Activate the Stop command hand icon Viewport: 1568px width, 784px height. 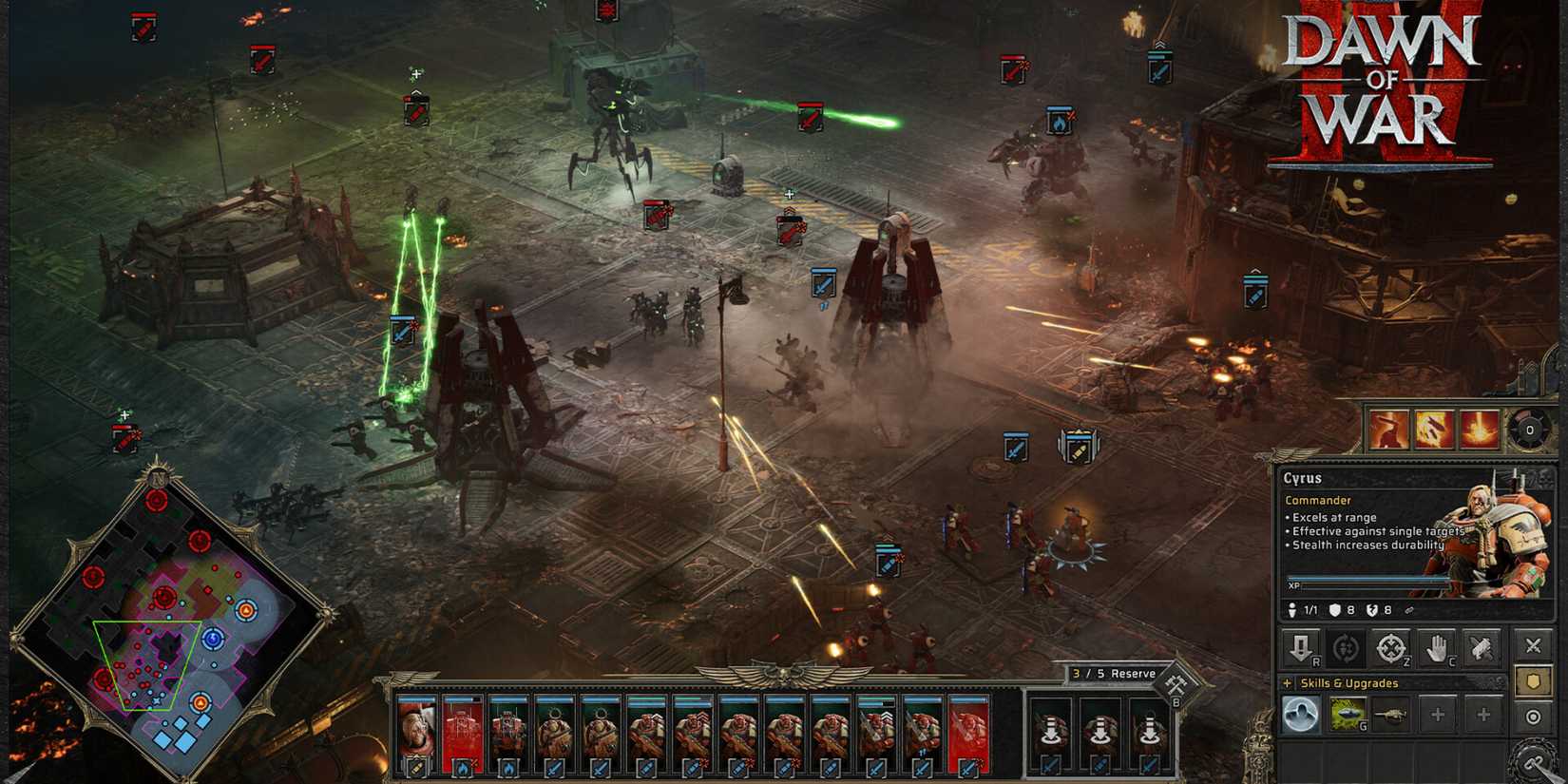1438,648
